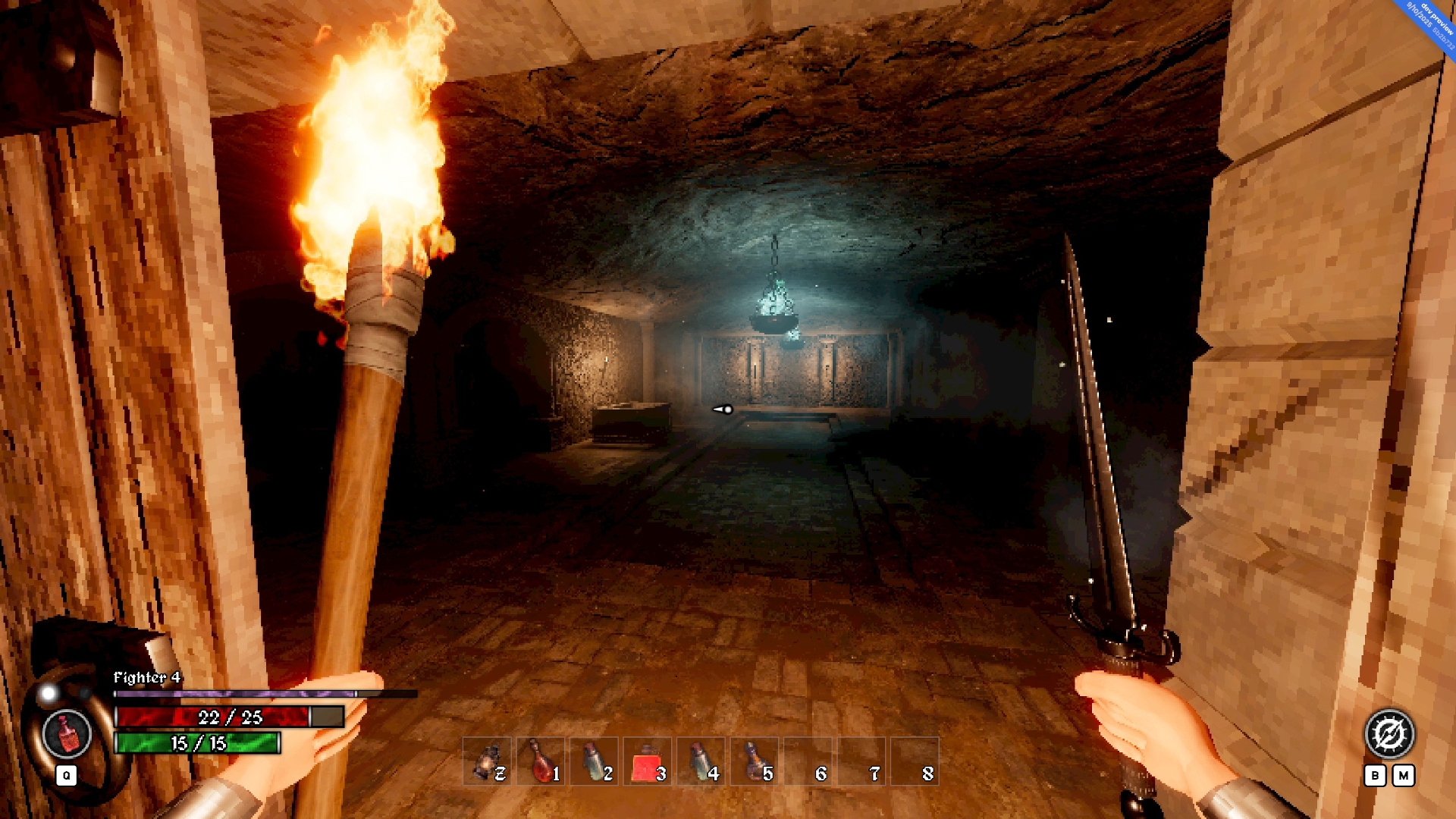Select the grey vial in slot 4
Viewport: 1456px width, 819px height.
click(701, 761)
